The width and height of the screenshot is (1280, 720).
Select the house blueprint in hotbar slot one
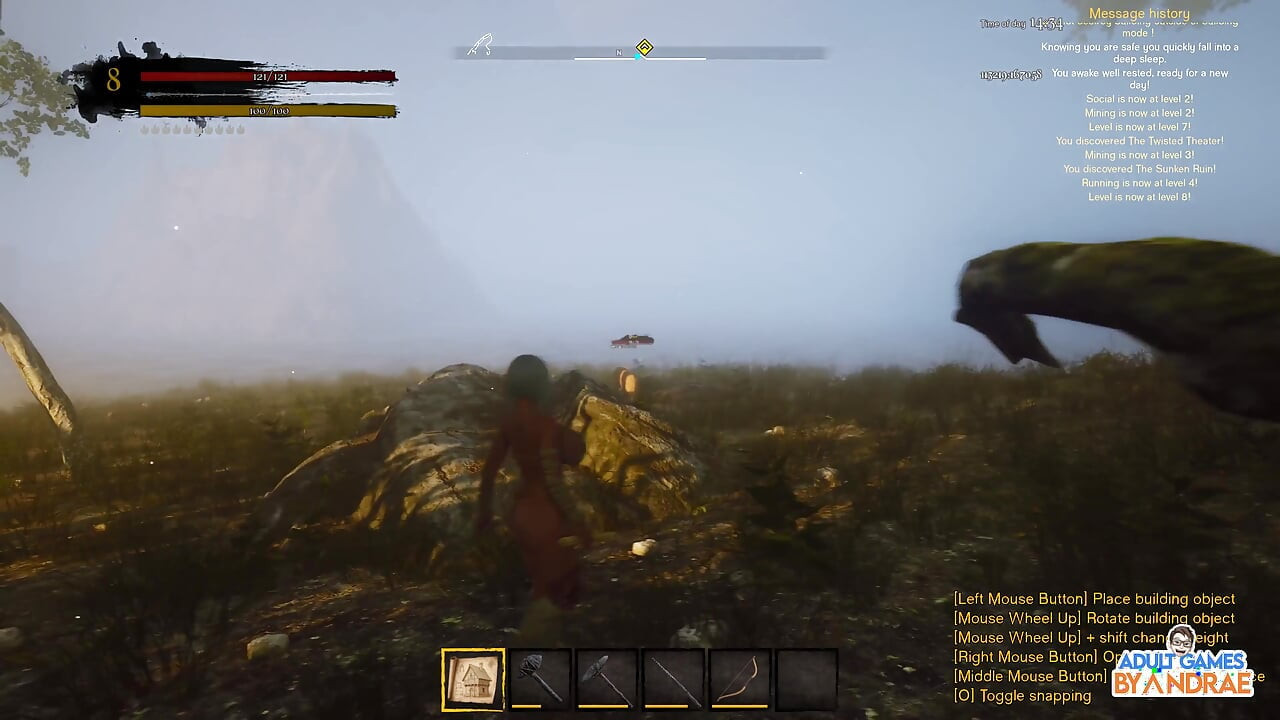[472, 678]
